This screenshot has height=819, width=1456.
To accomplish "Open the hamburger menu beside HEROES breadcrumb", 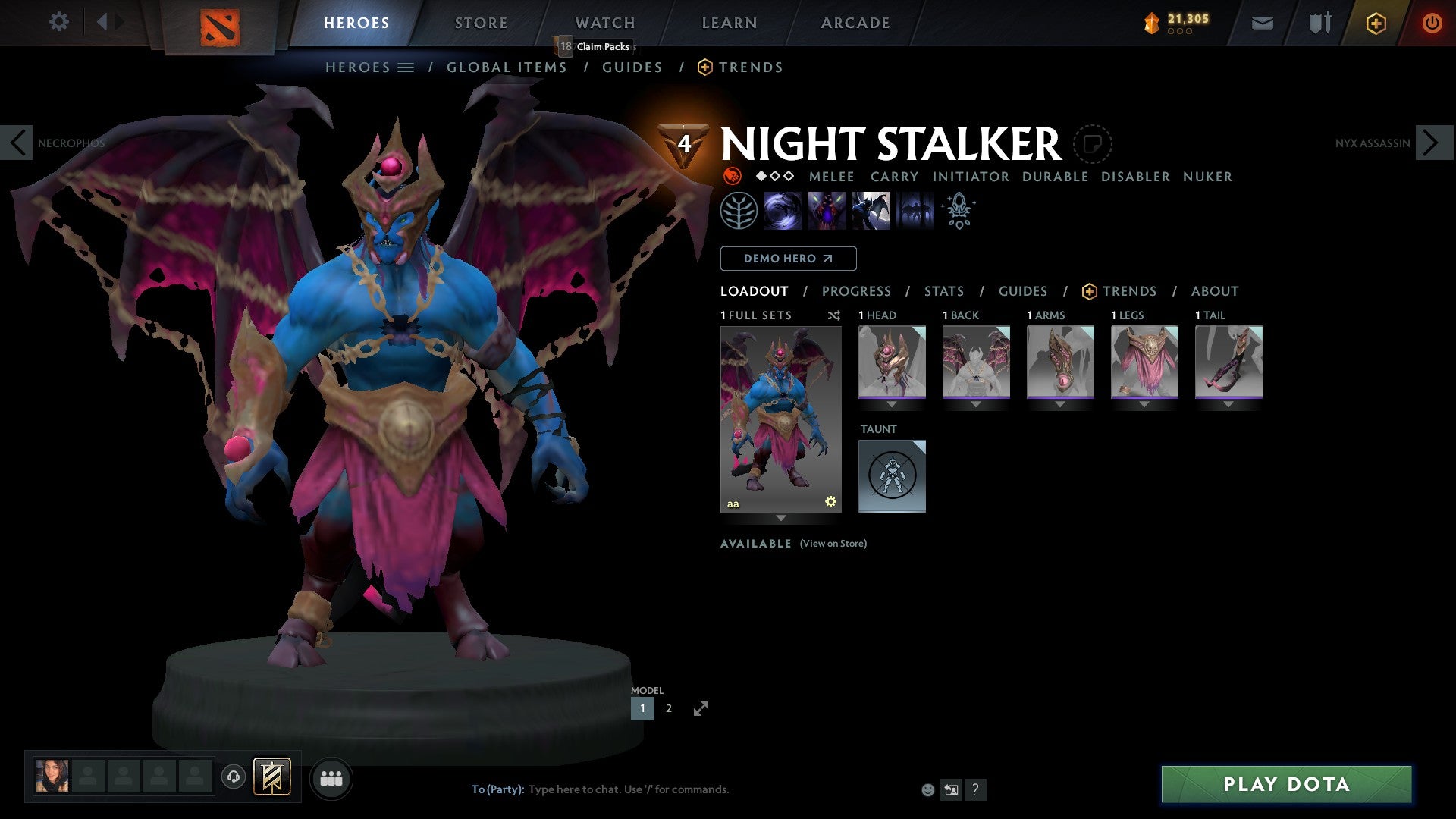I will [x=407, y=67].
